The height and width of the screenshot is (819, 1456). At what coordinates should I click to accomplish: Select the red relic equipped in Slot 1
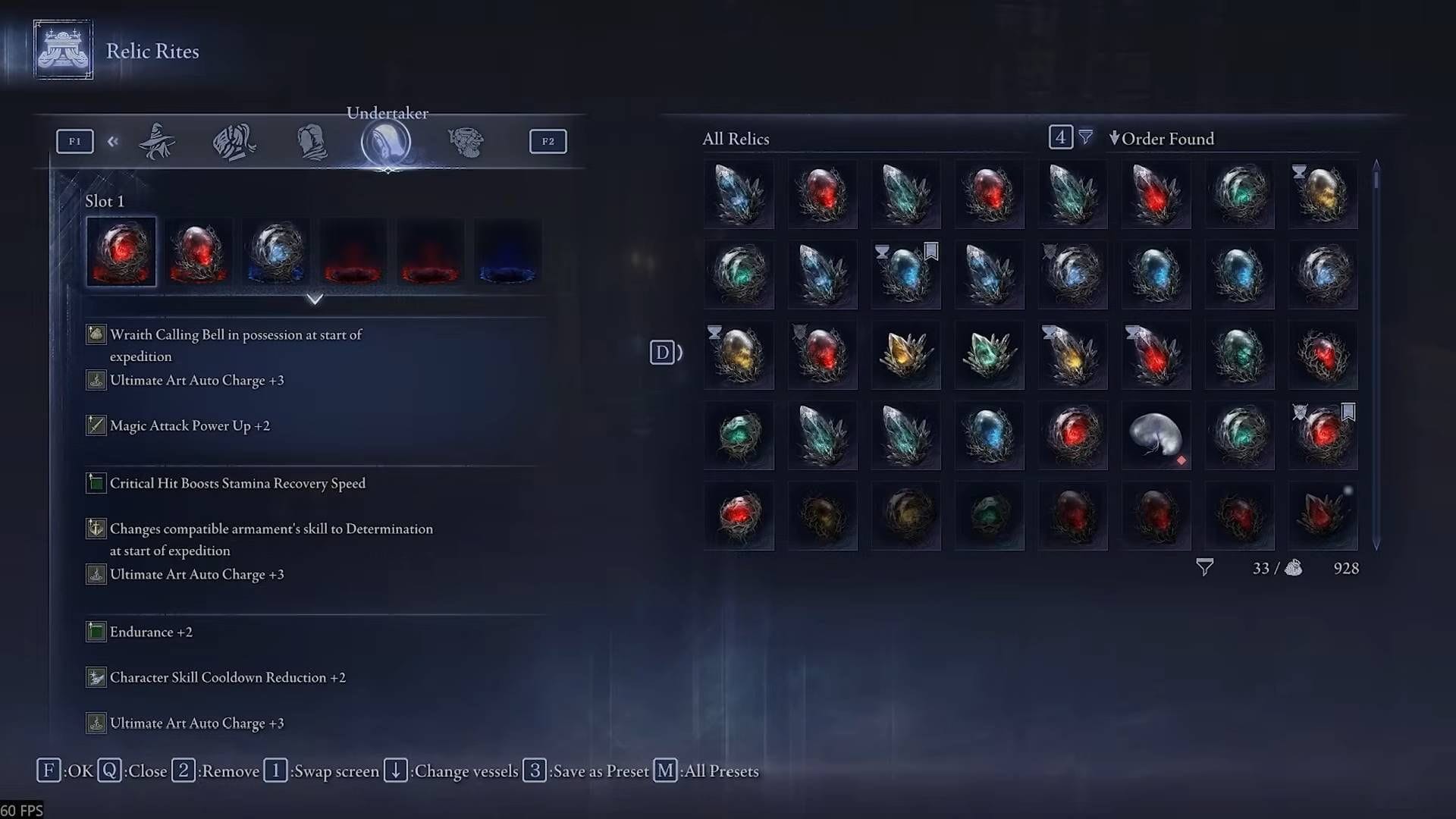click(x=121, y=252)
